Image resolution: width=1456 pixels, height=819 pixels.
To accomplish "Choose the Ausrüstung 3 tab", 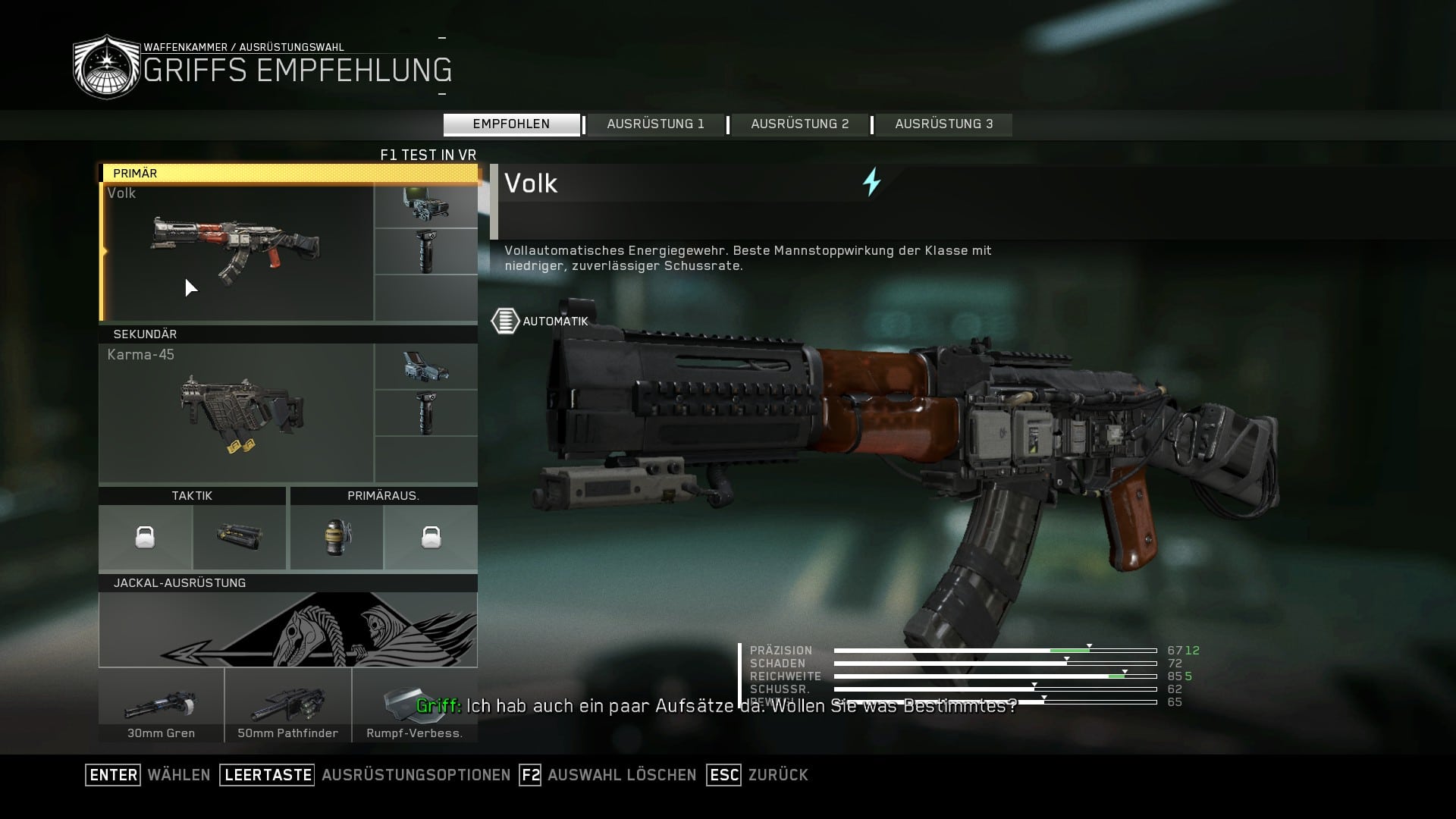I will coord(943,124).
